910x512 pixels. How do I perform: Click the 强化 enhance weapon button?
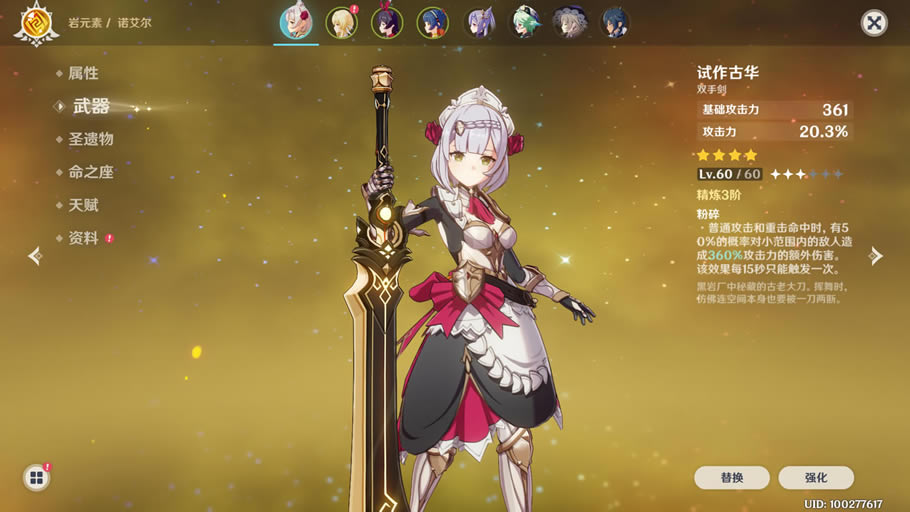tap(816, 478)
